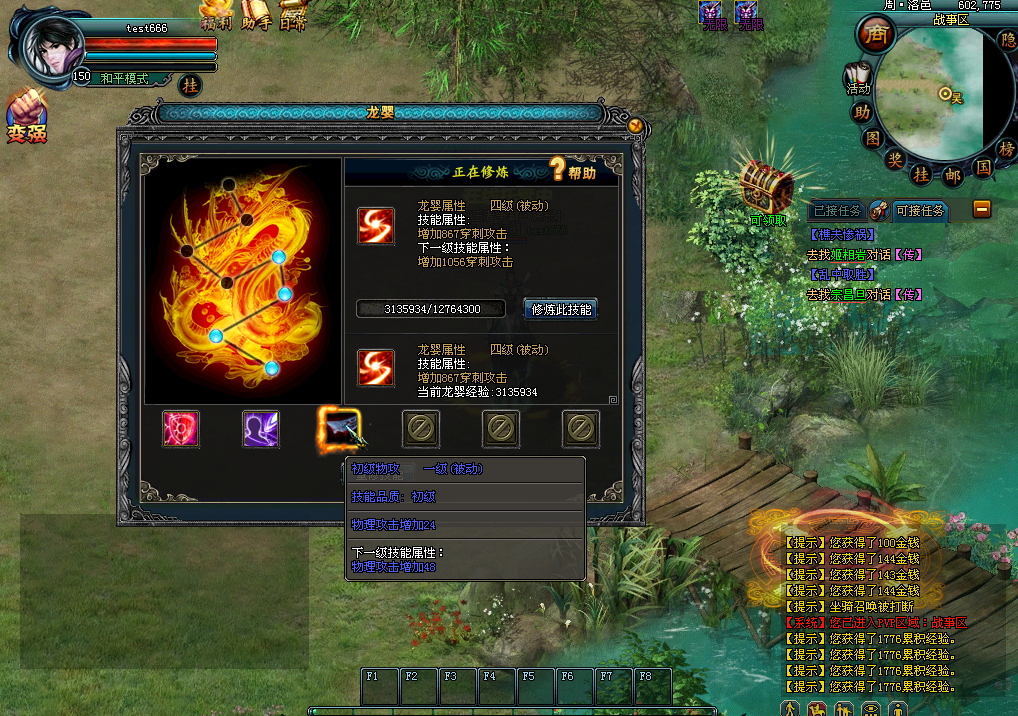This screenshot has height=716, width=1018.
Task: Click the 修炼此技能 button
Action: pos(560,309)
